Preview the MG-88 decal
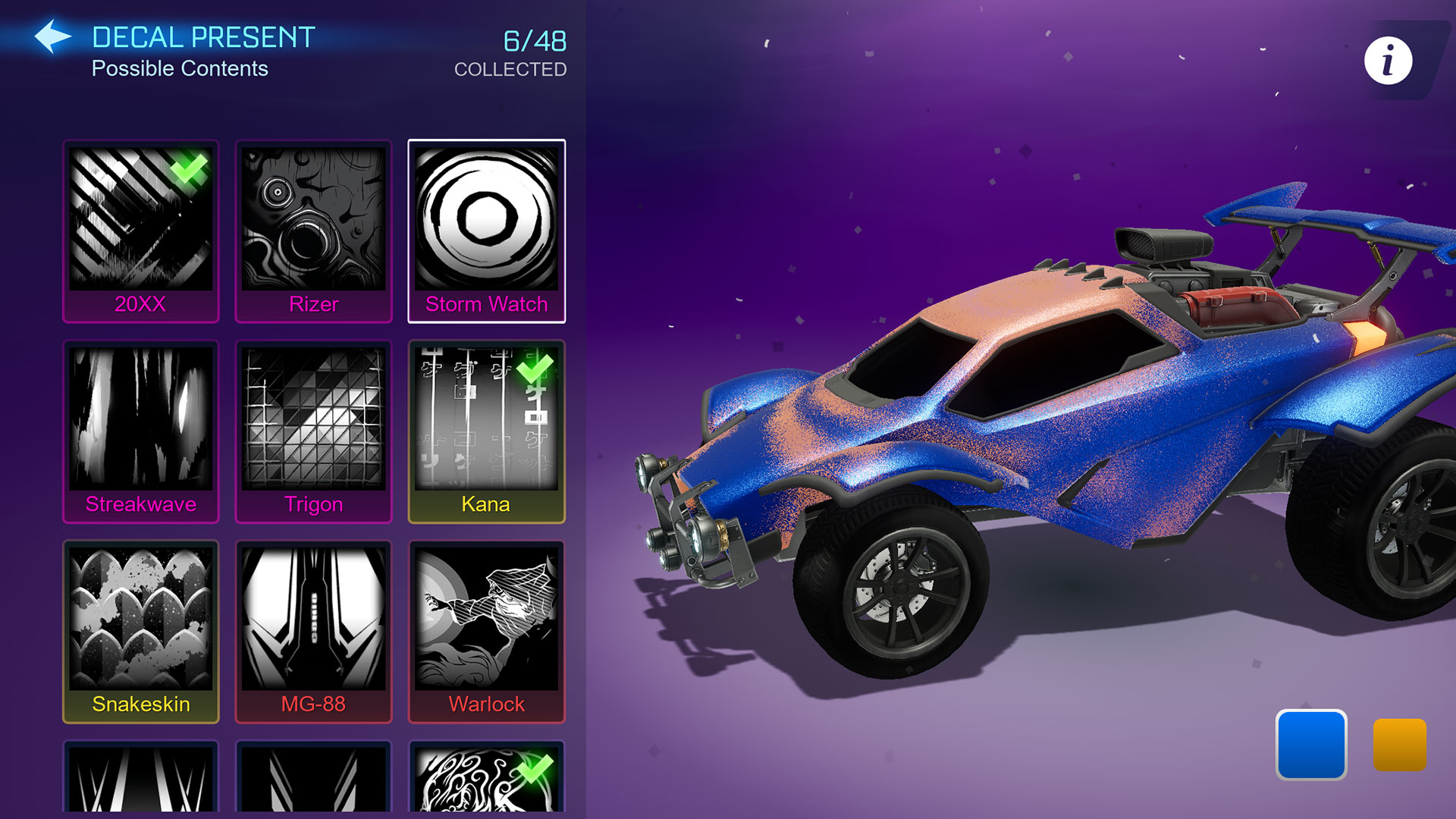Viewport: 1456px width, 819px height. (x=313, y=631)
